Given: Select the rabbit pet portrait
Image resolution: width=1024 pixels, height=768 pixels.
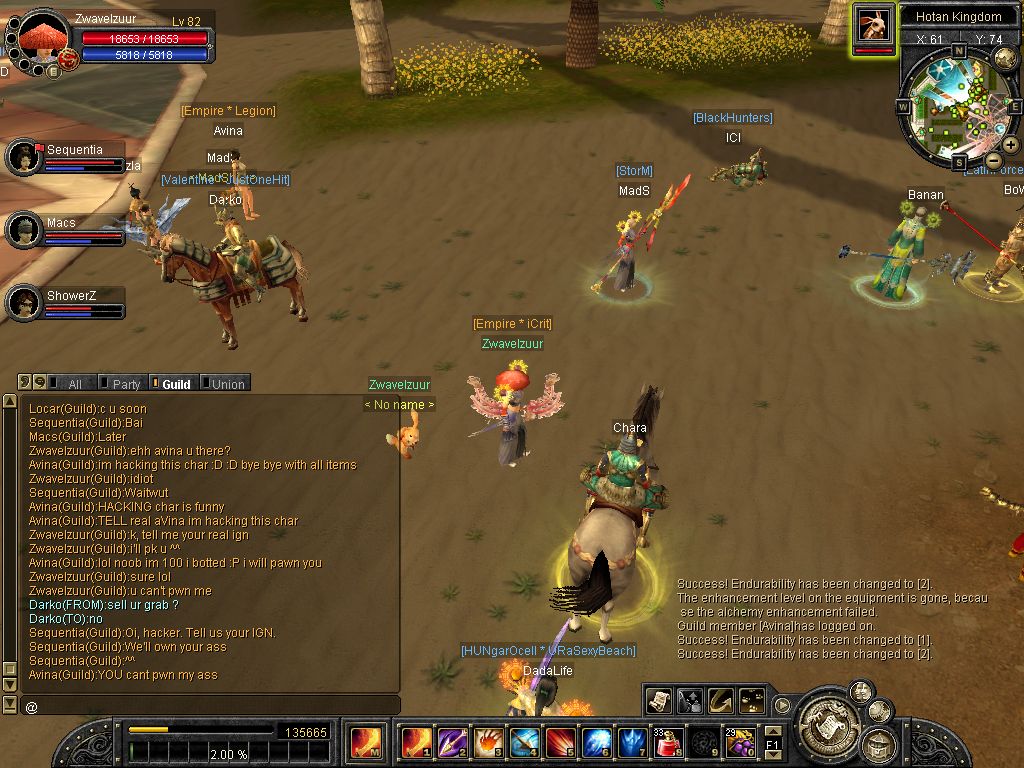Looking at the screenshot, I should click(873, 24).
